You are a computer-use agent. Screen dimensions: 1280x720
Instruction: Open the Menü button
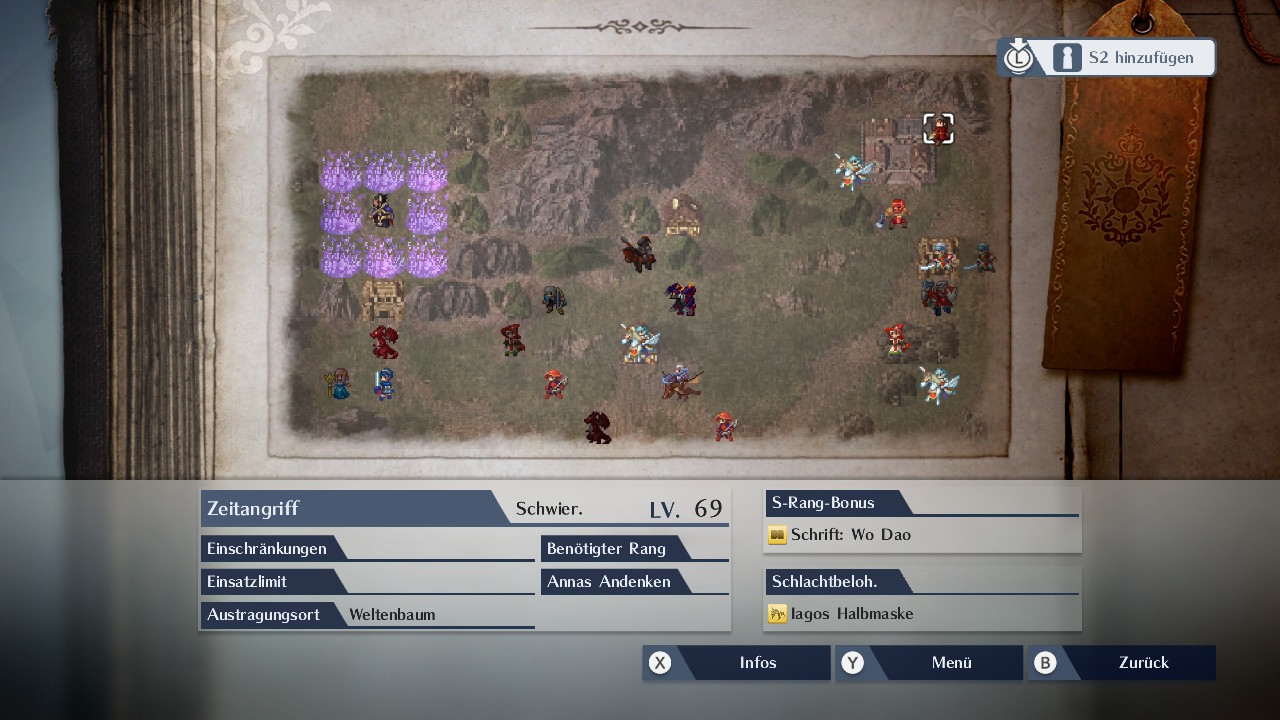click(930, 663)
